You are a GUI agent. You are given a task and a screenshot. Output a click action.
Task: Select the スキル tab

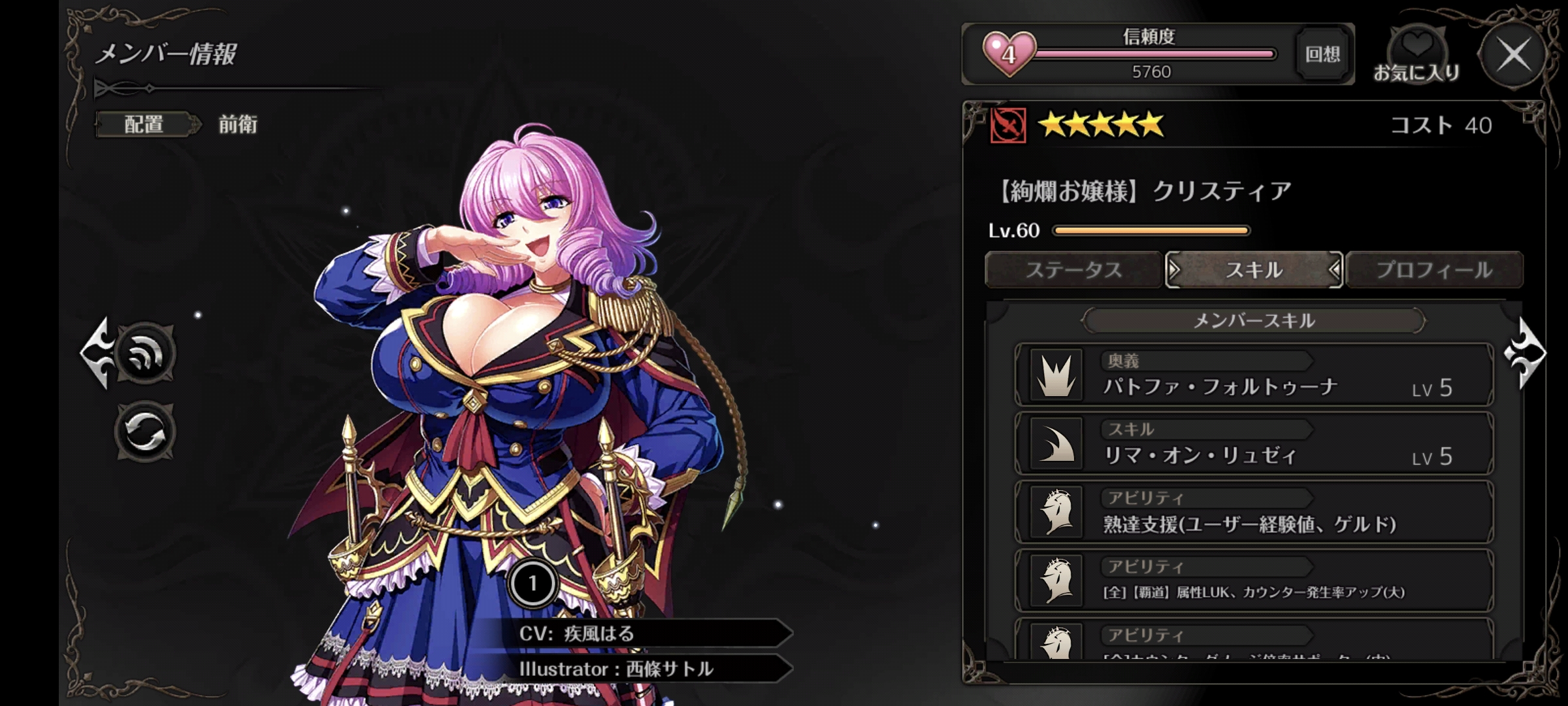1254,270
